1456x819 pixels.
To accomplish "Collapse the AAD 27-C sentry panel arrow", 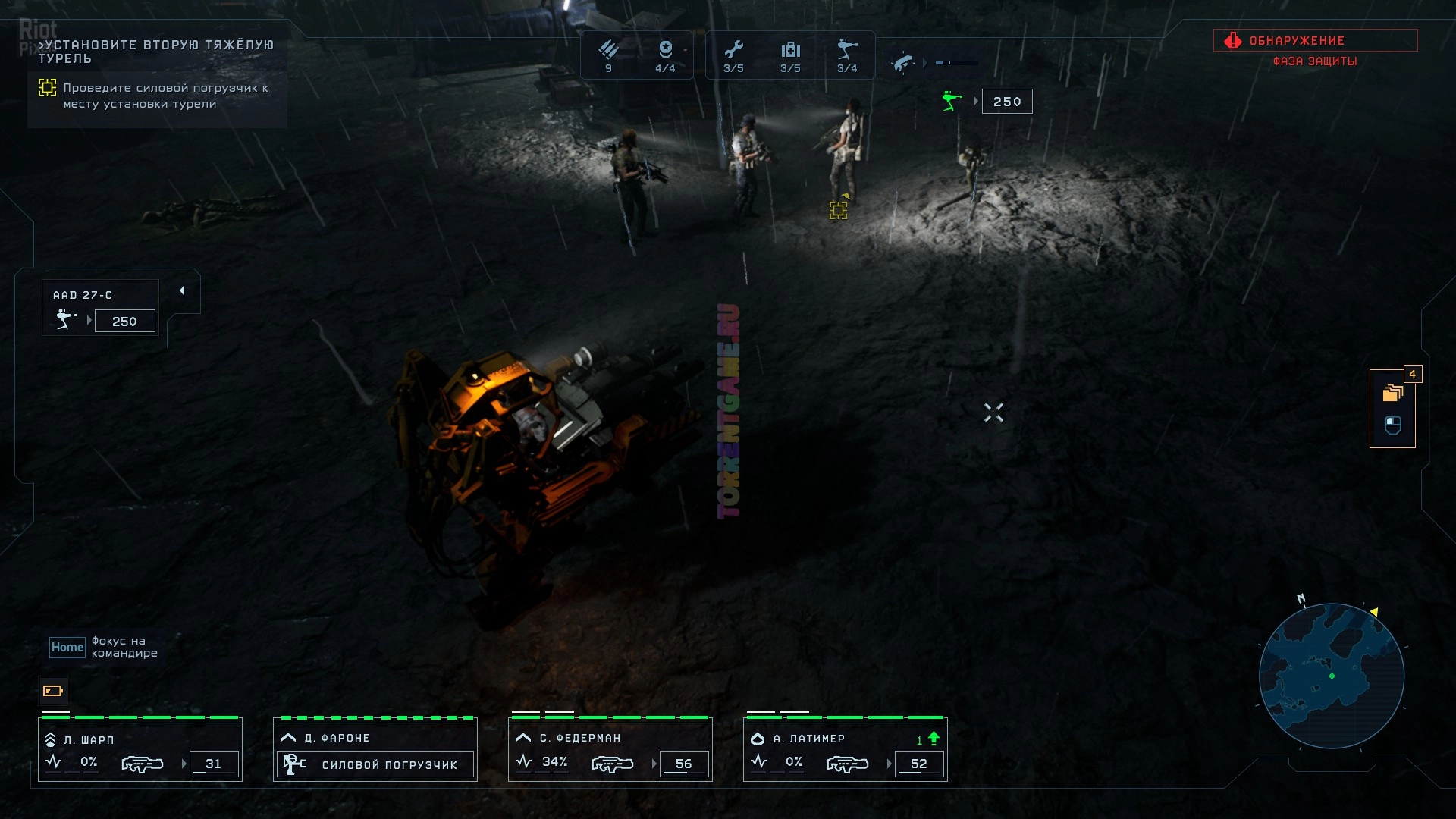I will pos(182,291).
